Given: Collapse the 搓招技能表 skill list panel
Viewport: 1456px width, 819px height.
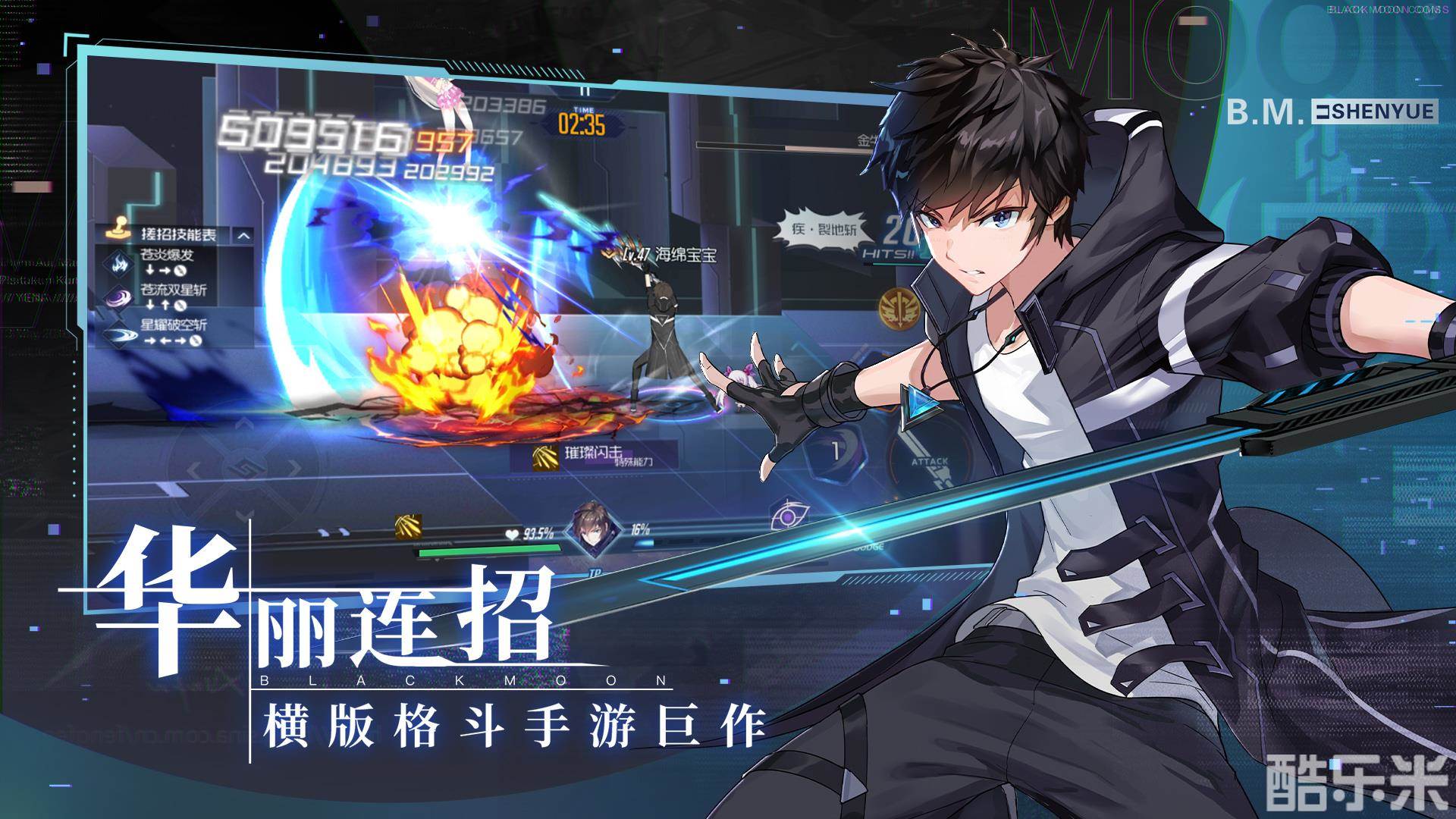Looking at the screenshot, I should pos(243,236).
